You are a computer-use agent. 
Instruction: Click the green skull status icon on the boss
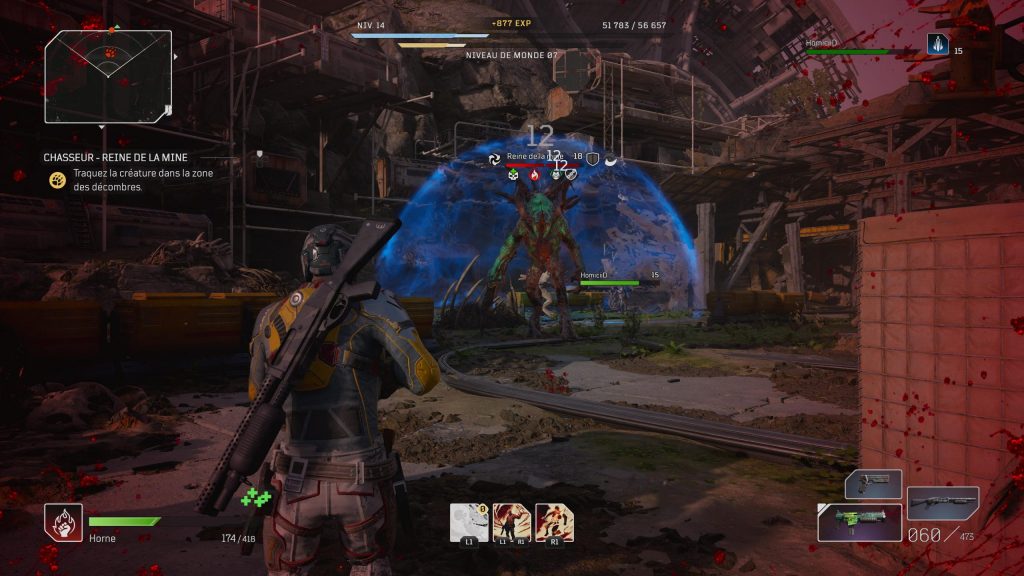click(514, 175)
